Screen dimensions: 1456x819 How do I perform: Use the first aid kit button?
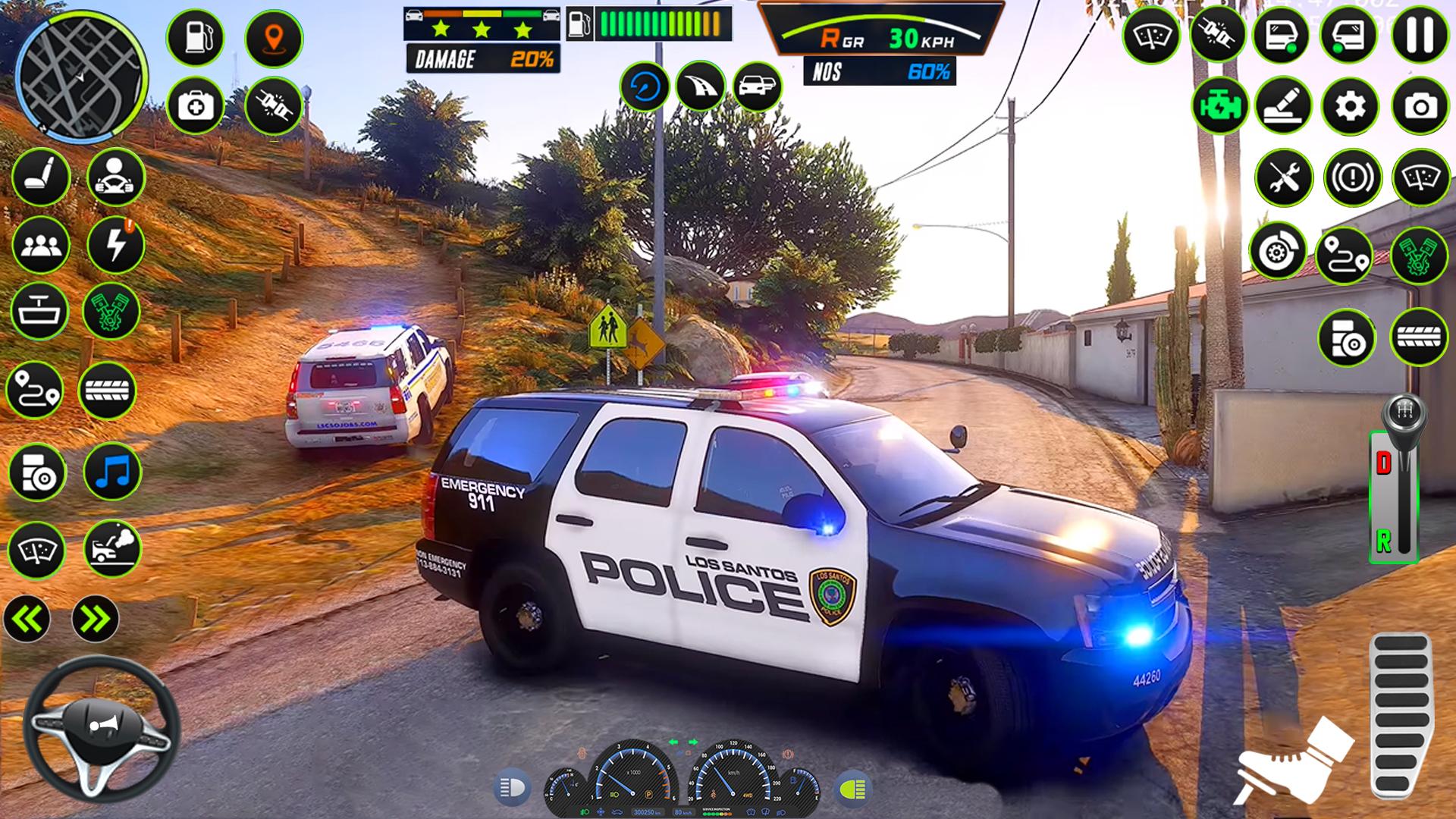[x=195, y=106]
